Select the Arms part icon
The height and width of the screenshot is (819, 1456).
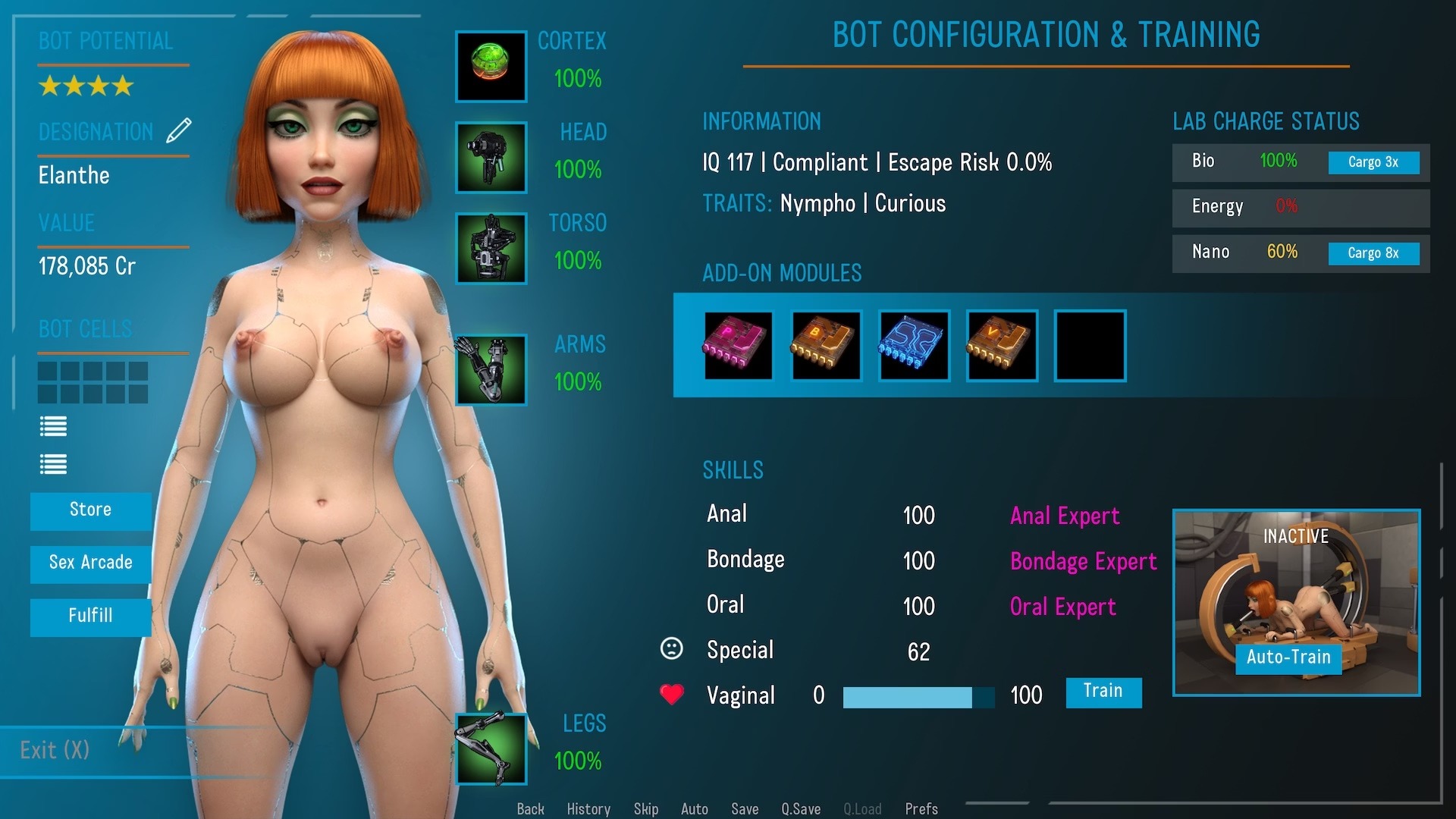click(491, 369)
